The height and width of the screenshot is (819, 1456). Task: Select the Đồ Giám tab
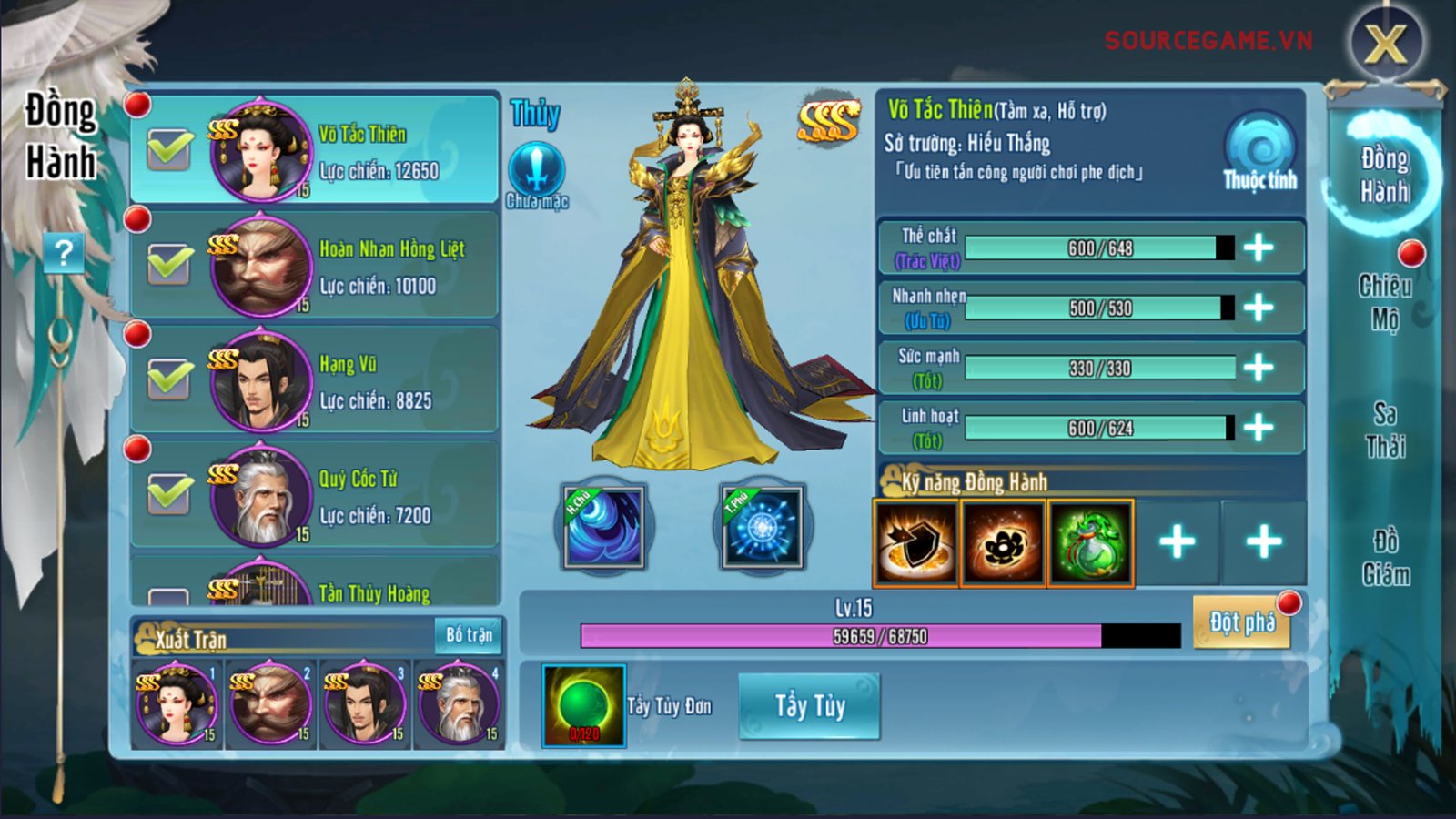(1385, 558)
